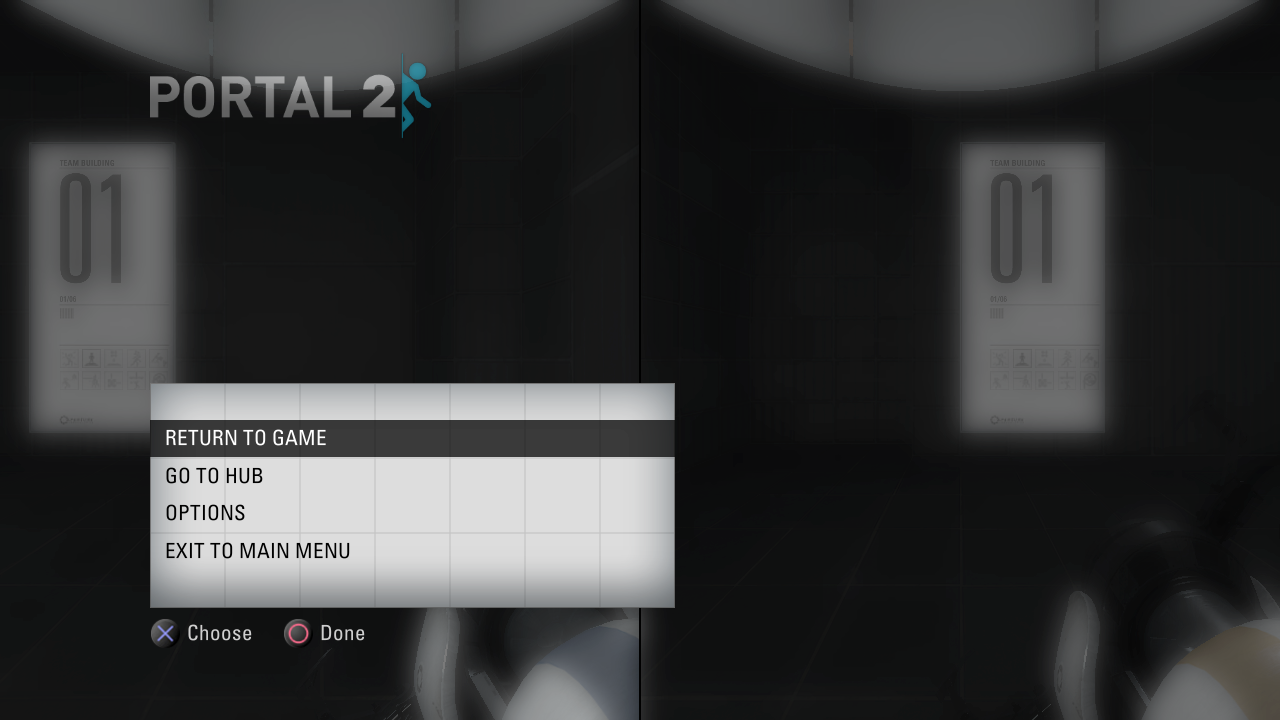Screen dimensions: 1280x720
Task: Select GO TO HUB menu entry
Action: click(x=214, y=475)
